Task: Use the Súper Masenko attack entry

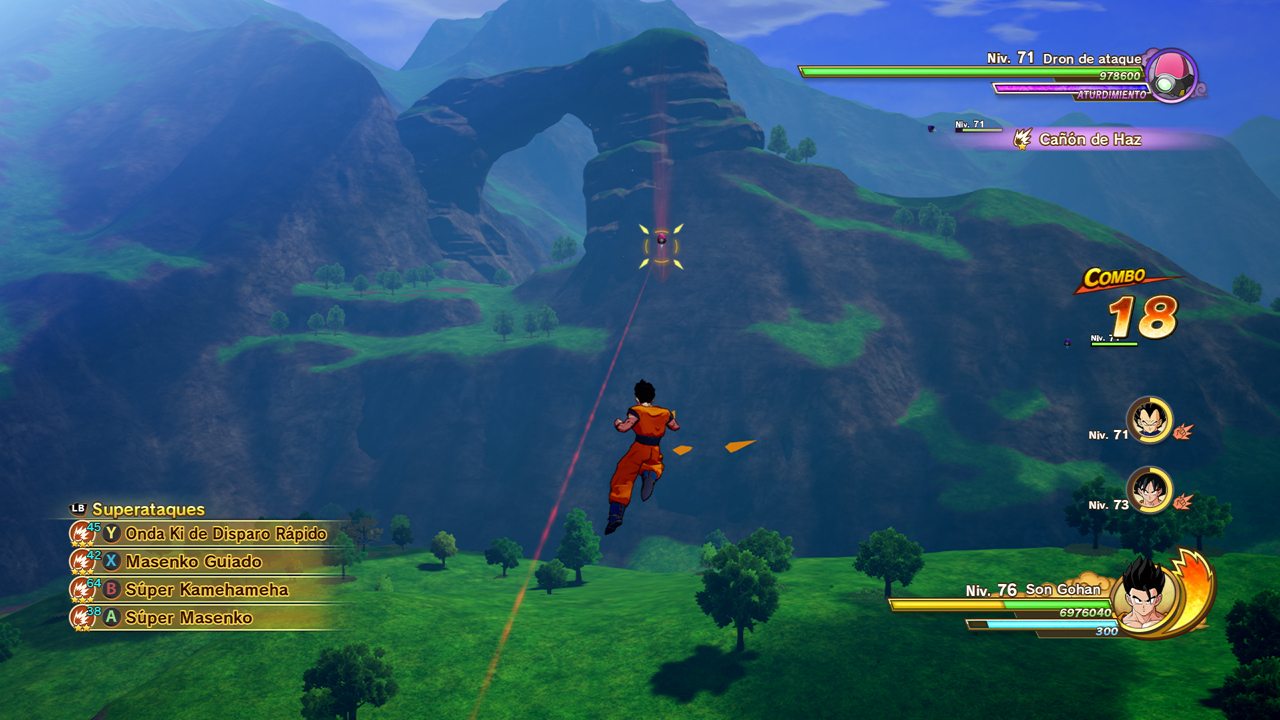Action: coord(188,618)
